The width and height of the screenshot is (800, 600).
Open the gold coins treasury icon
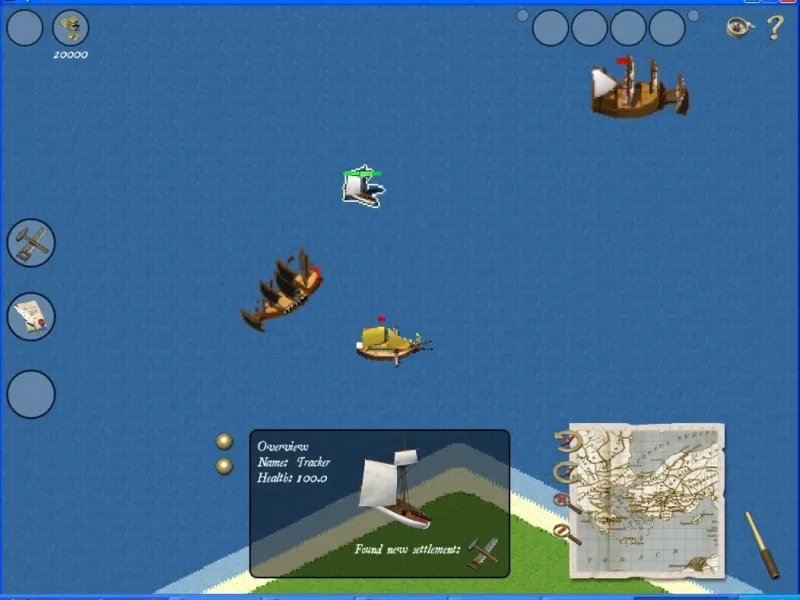pos(70,27)
